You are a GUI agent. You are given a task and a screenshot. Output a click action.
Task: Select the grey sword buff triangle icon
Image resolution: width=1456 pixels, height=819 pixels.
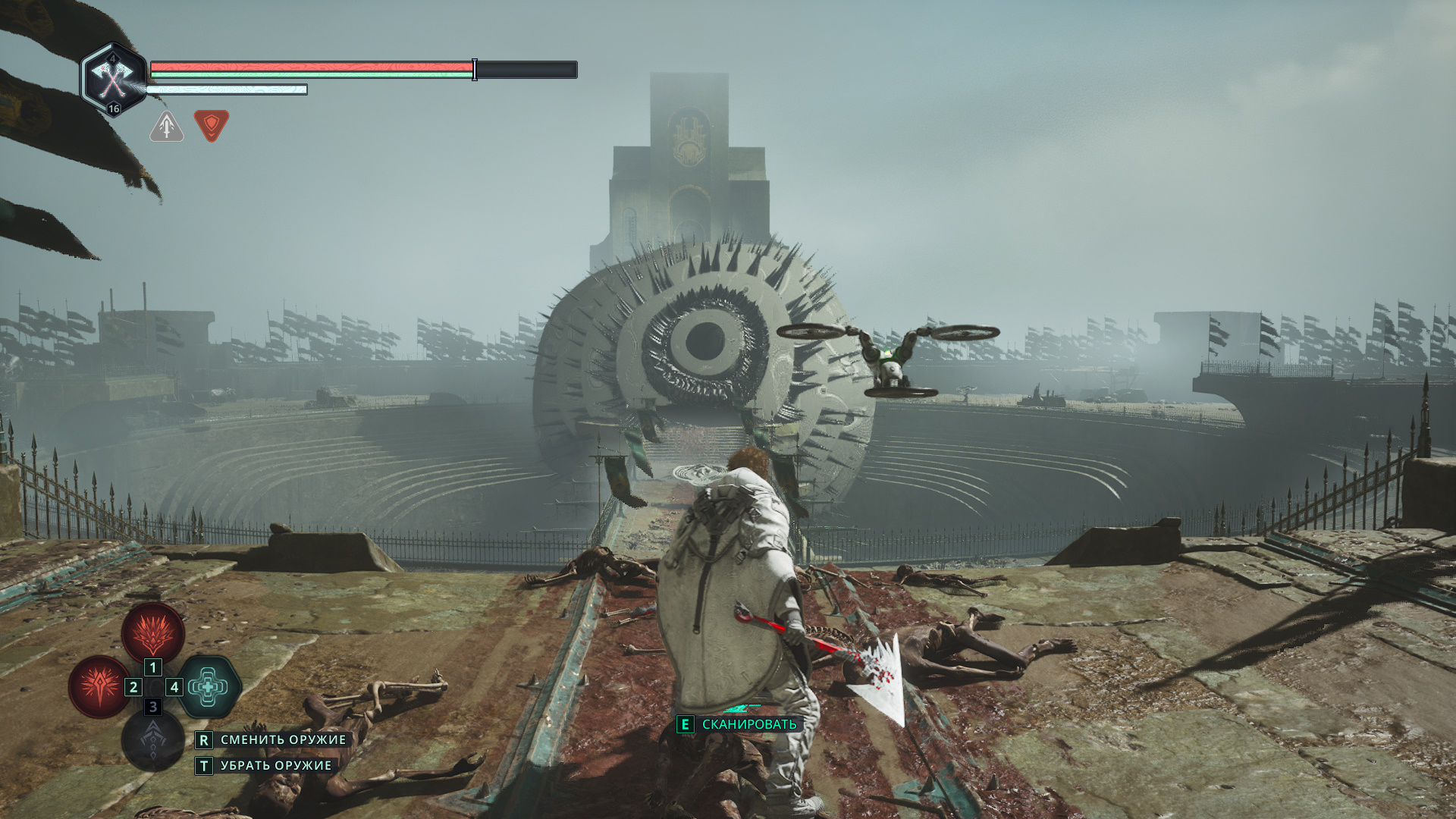pos(167,126)
